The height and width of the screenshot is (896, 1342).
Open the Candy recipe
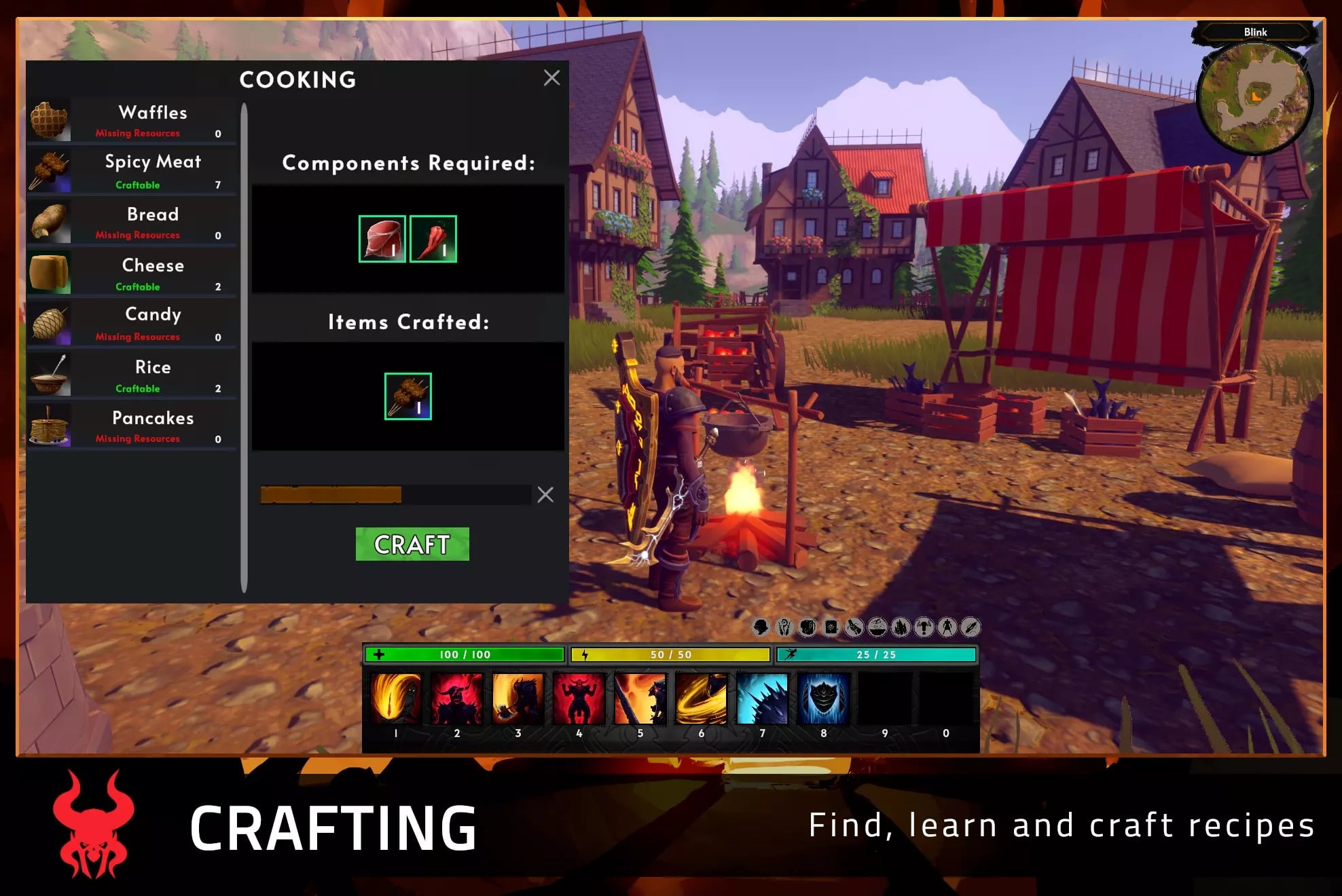[x=132, y=324]
